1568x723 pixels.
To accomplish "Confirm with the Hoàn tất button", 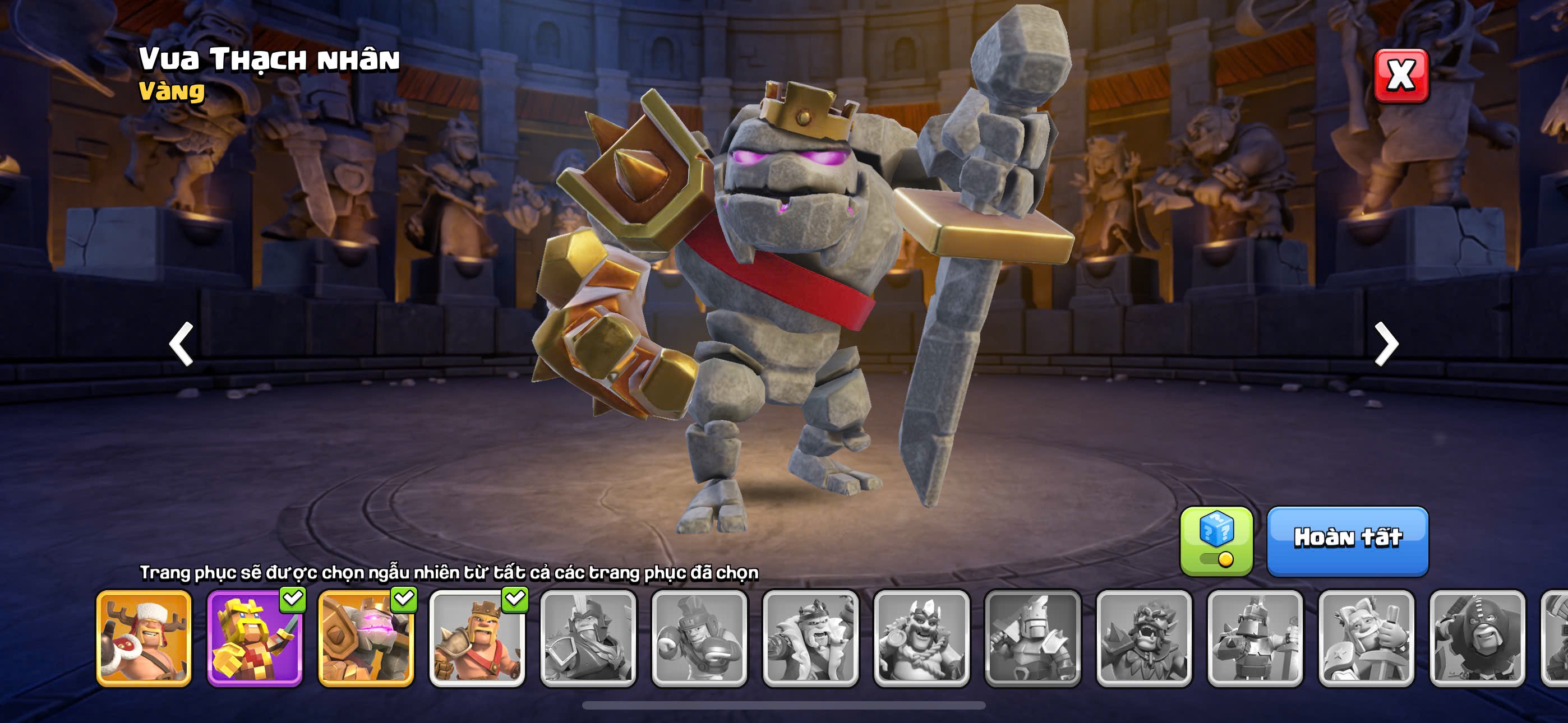I will tap(1348, 540).
